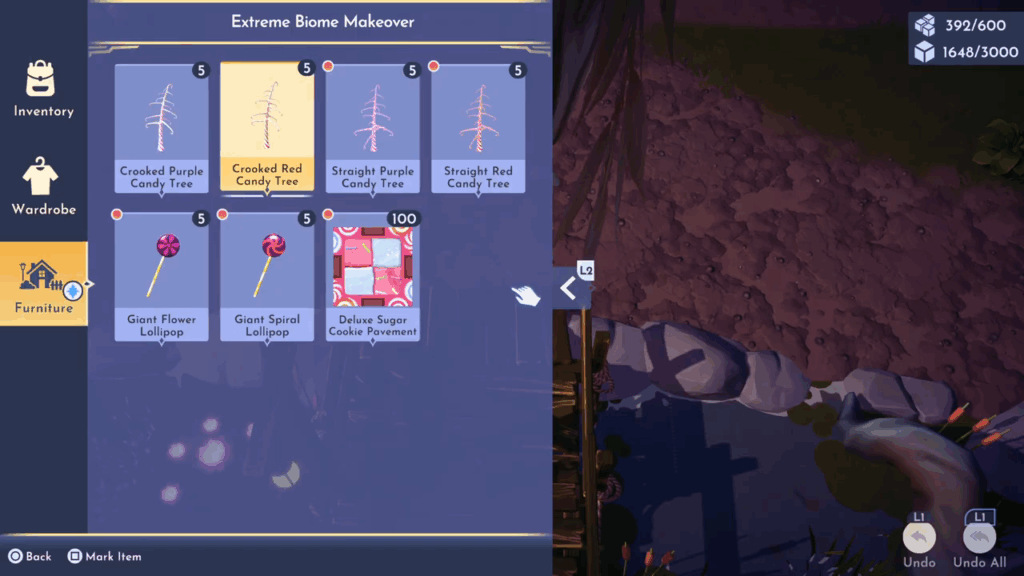Click the Mark Item option

pyautogui.click(x=104, y=556)
